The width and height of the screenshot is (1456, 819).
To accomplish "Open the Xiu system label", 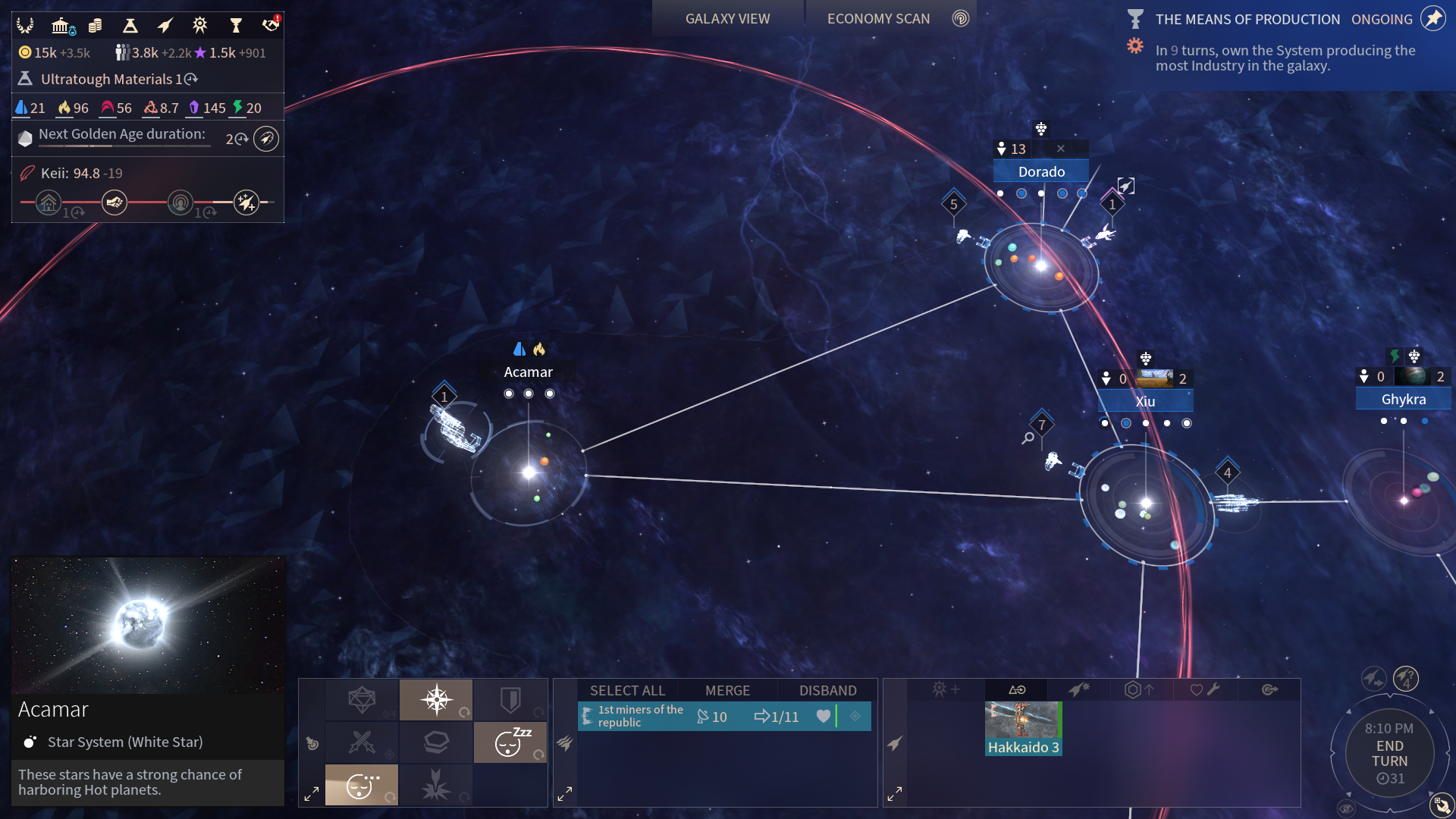I will [1145, 402].
